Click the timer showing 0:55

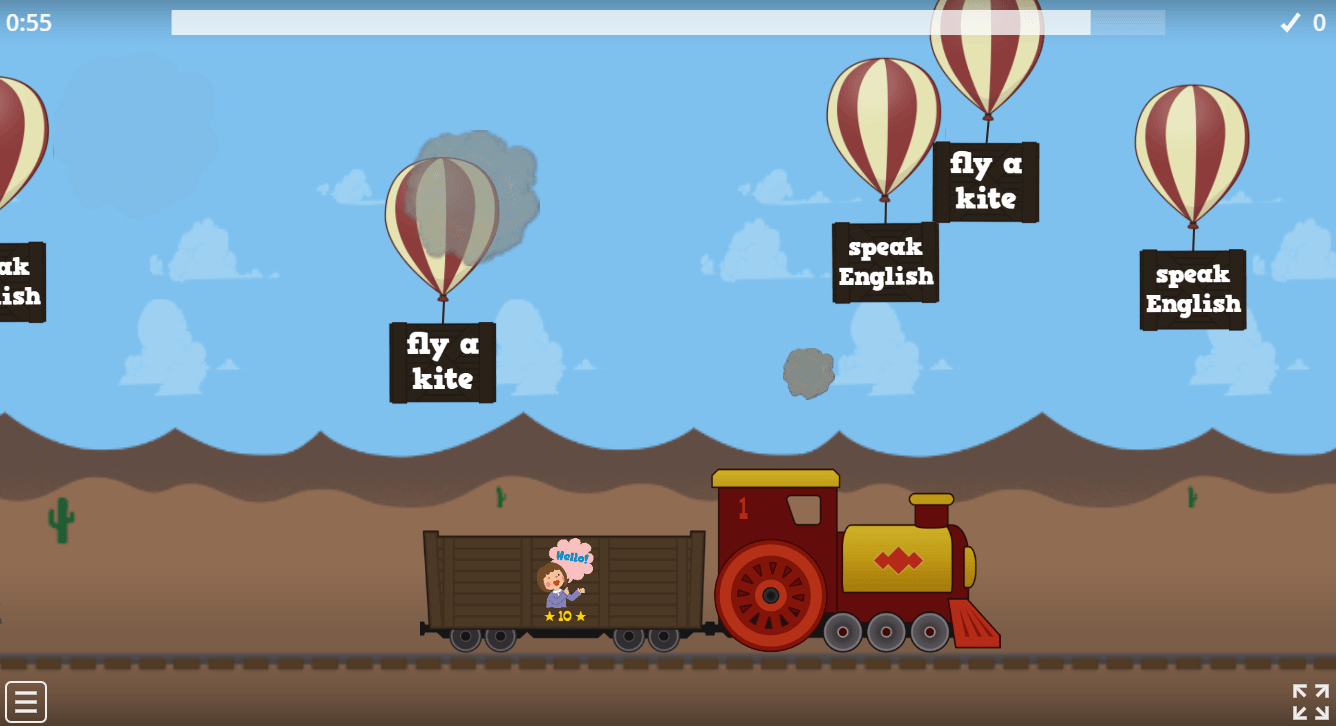click(28, 23)
